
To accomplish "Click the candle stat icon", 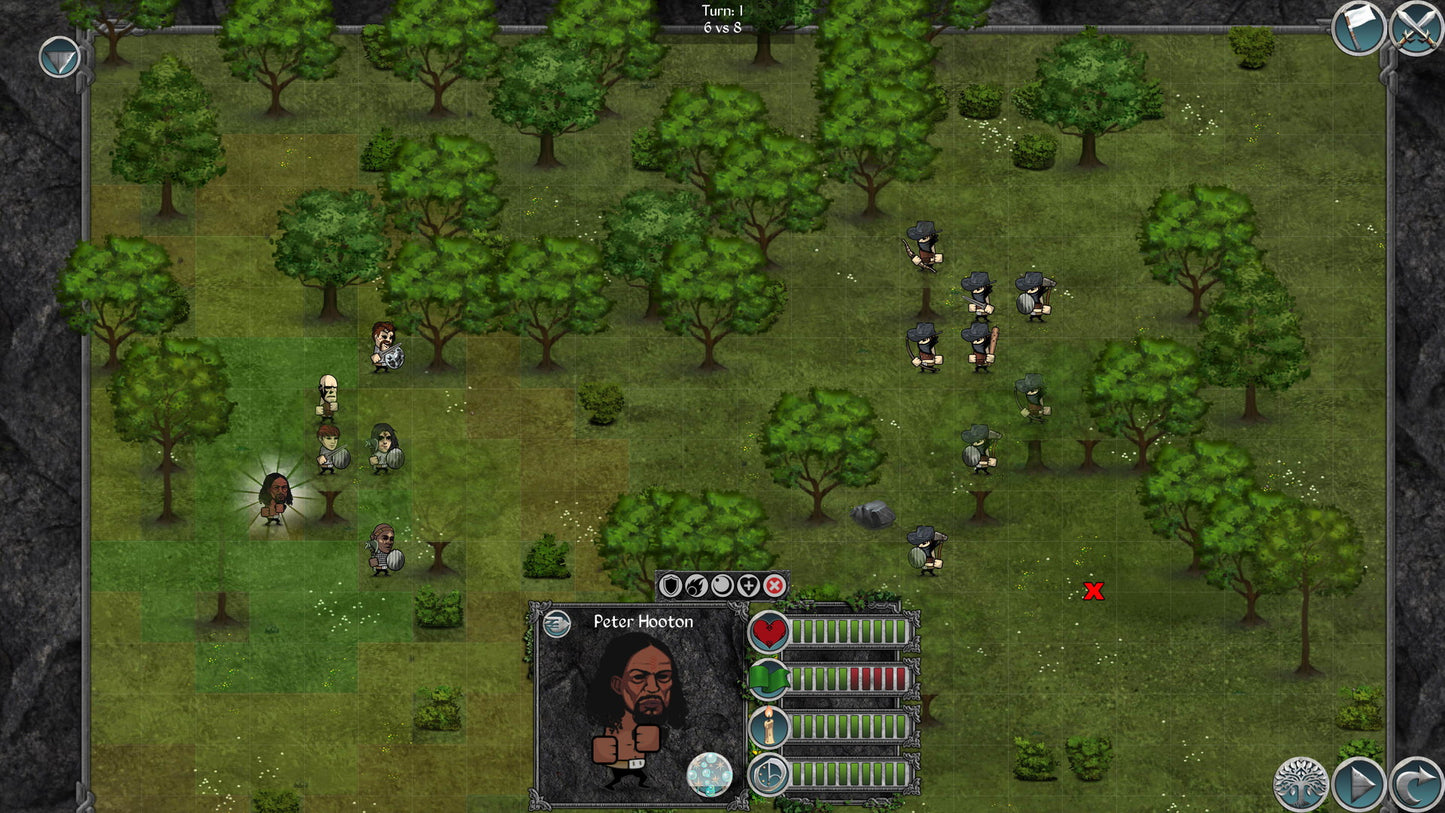I will coord(769,727).
